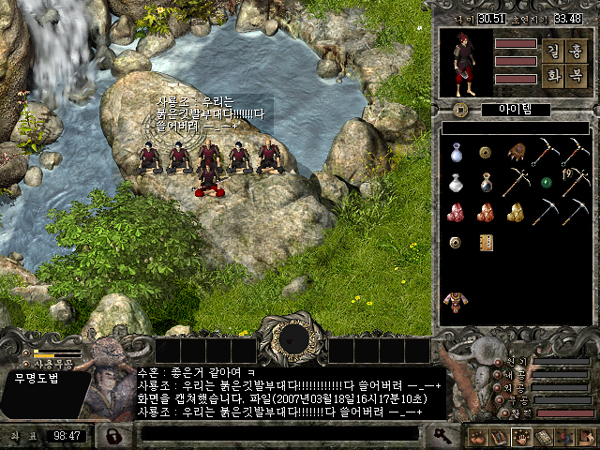
Task: Choose the yellow ore chunk item
Action: click(x=516, y=212)
